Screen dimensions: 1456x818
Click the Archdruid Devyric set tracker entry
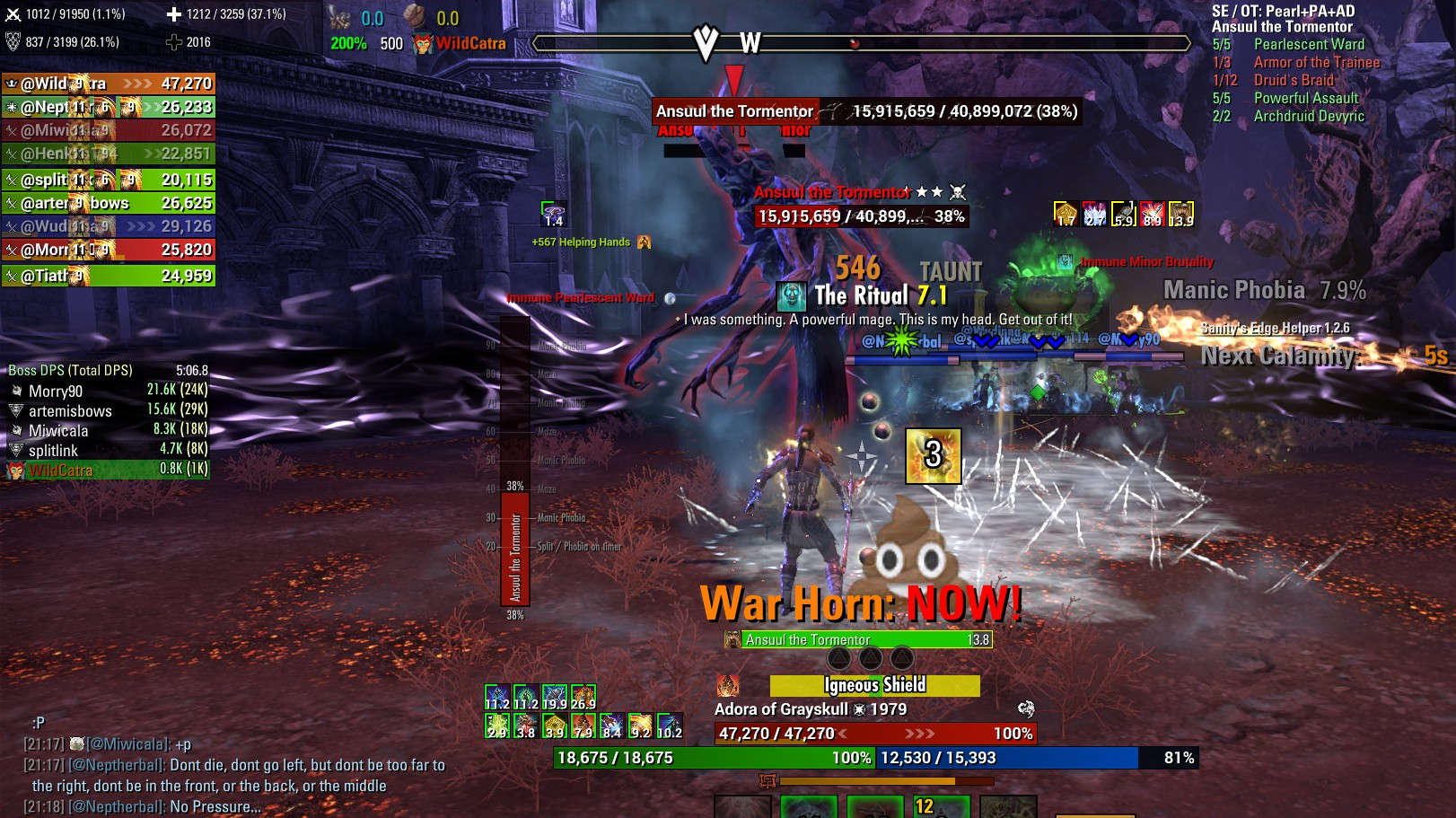point(1308,116)
